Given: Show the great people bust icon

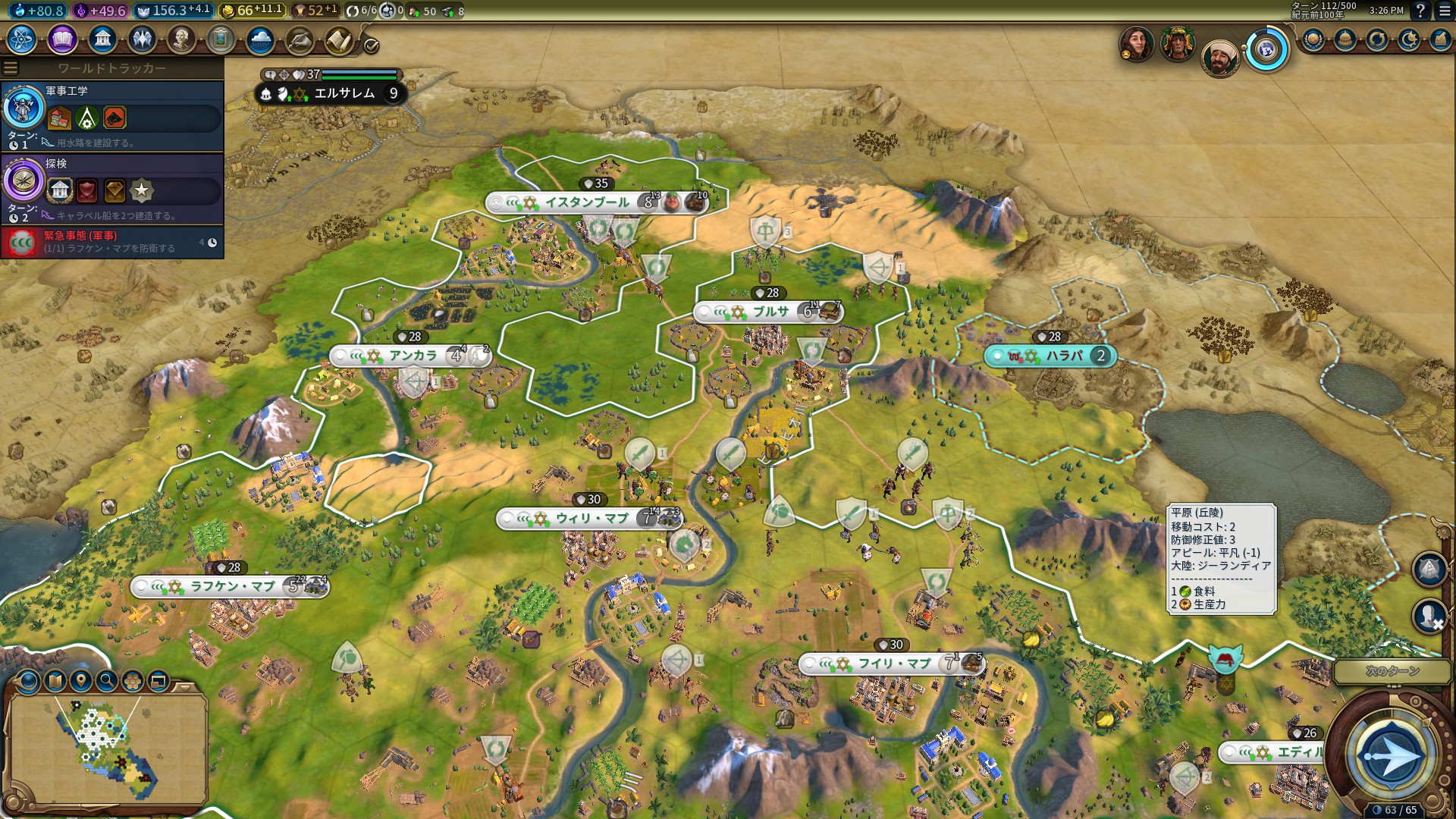Looking at the screenshot, I should tap(181, 39).
